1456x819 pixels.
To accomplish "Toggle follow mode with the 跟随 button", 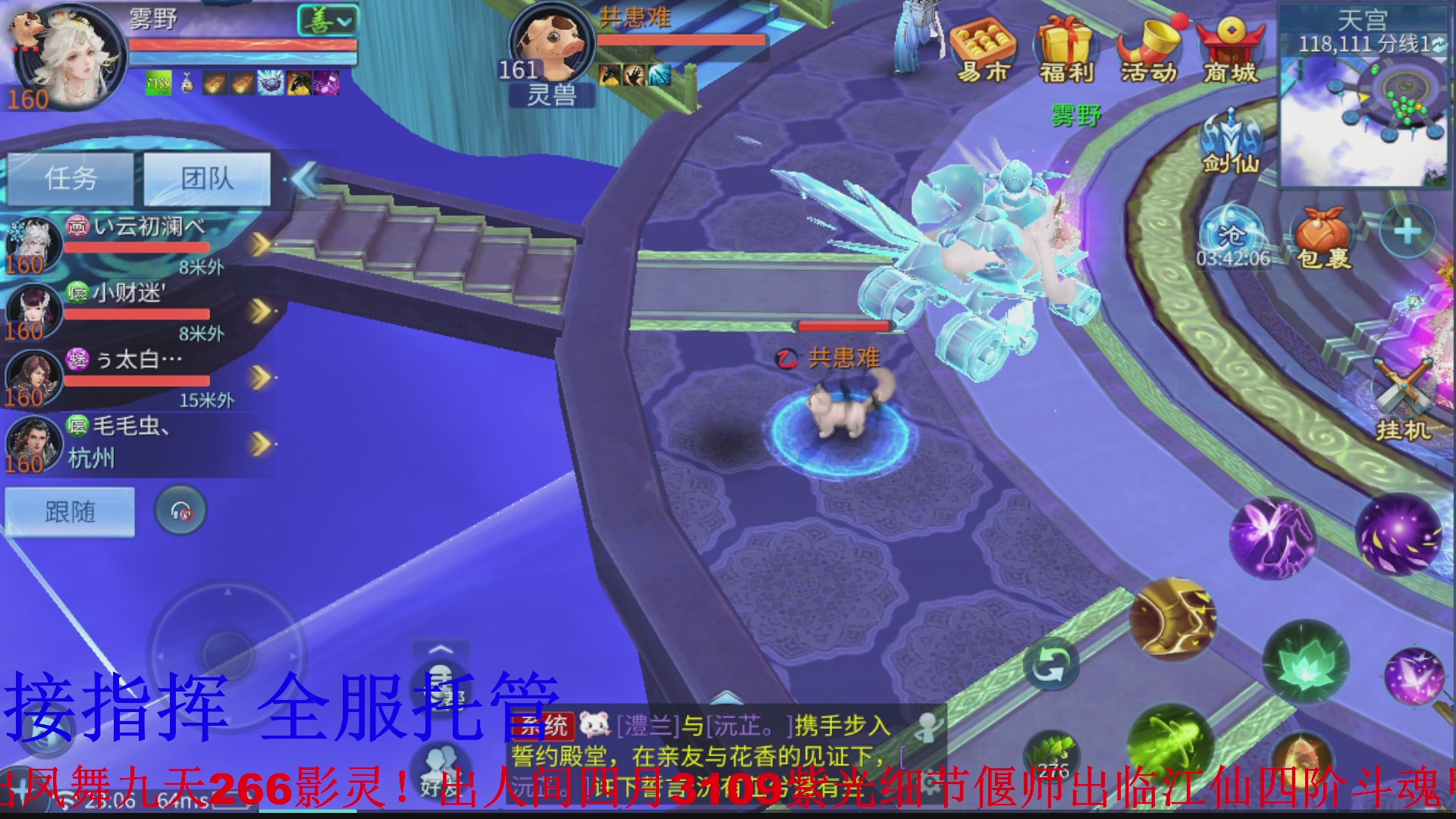I will pos(68,512).
